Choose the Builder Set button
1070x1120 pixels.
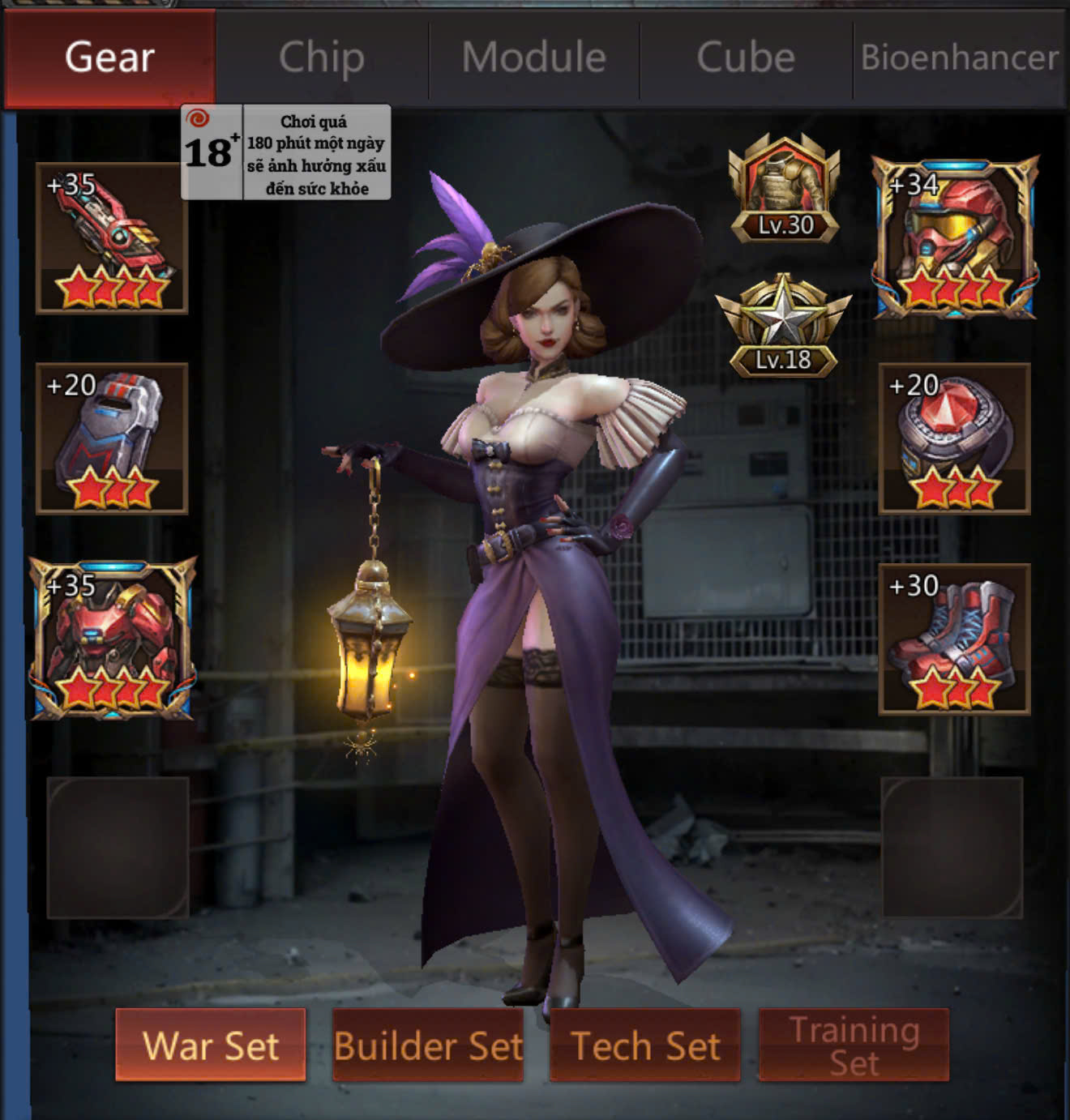pyautogui.click(x=428, y=1045)
